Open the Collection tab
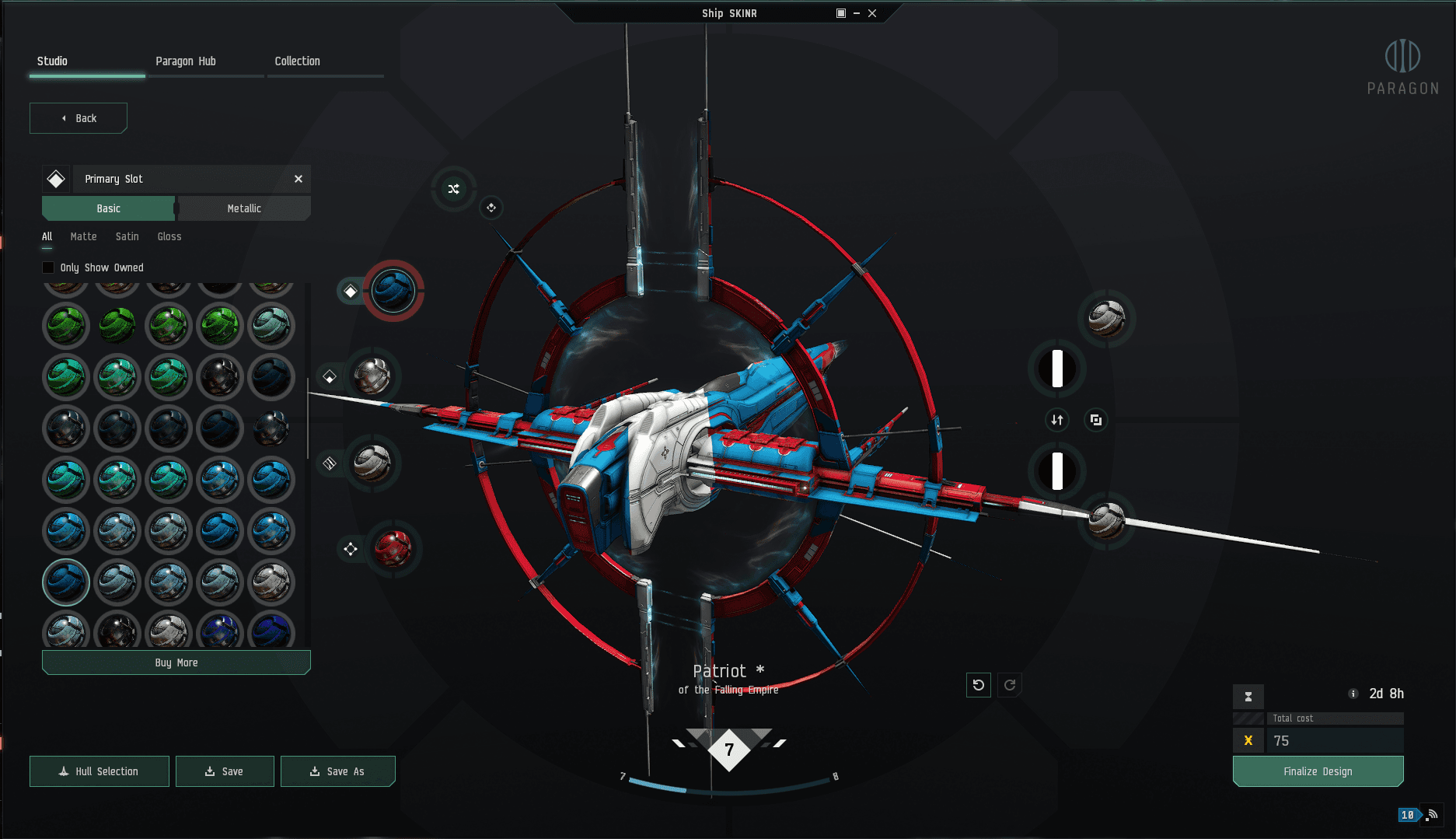This screenshot has width=1456, height=839. pyautogui.click(x=297, y=61)
